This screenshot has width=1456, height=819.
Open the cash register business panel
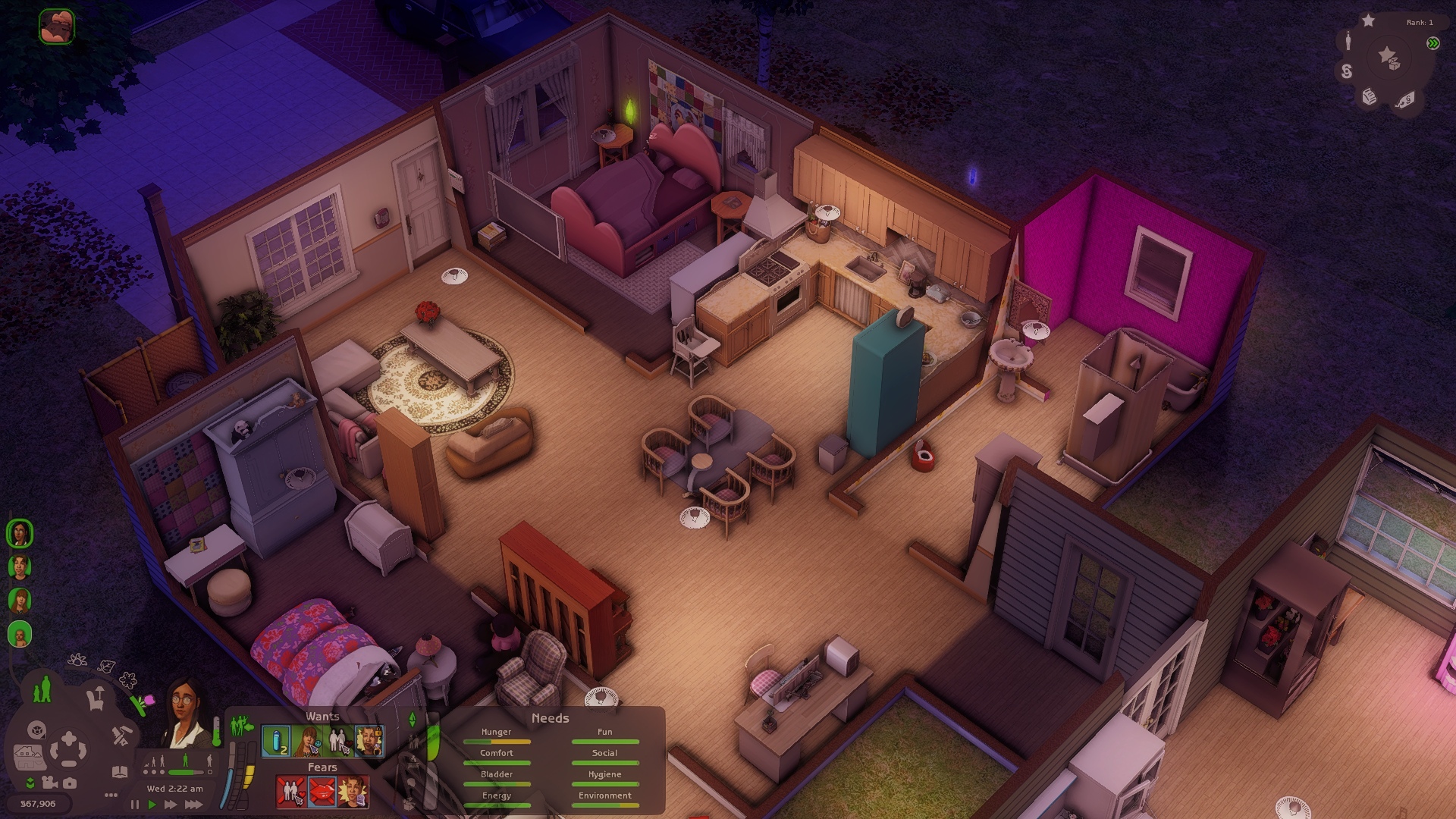click(1370, 96)
